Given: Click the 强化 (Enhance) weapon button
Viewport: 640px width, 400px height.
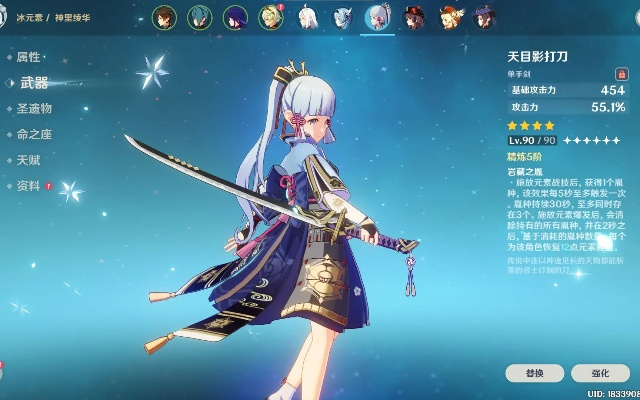Looking at the screenshot, I should [x=599, y=373].
